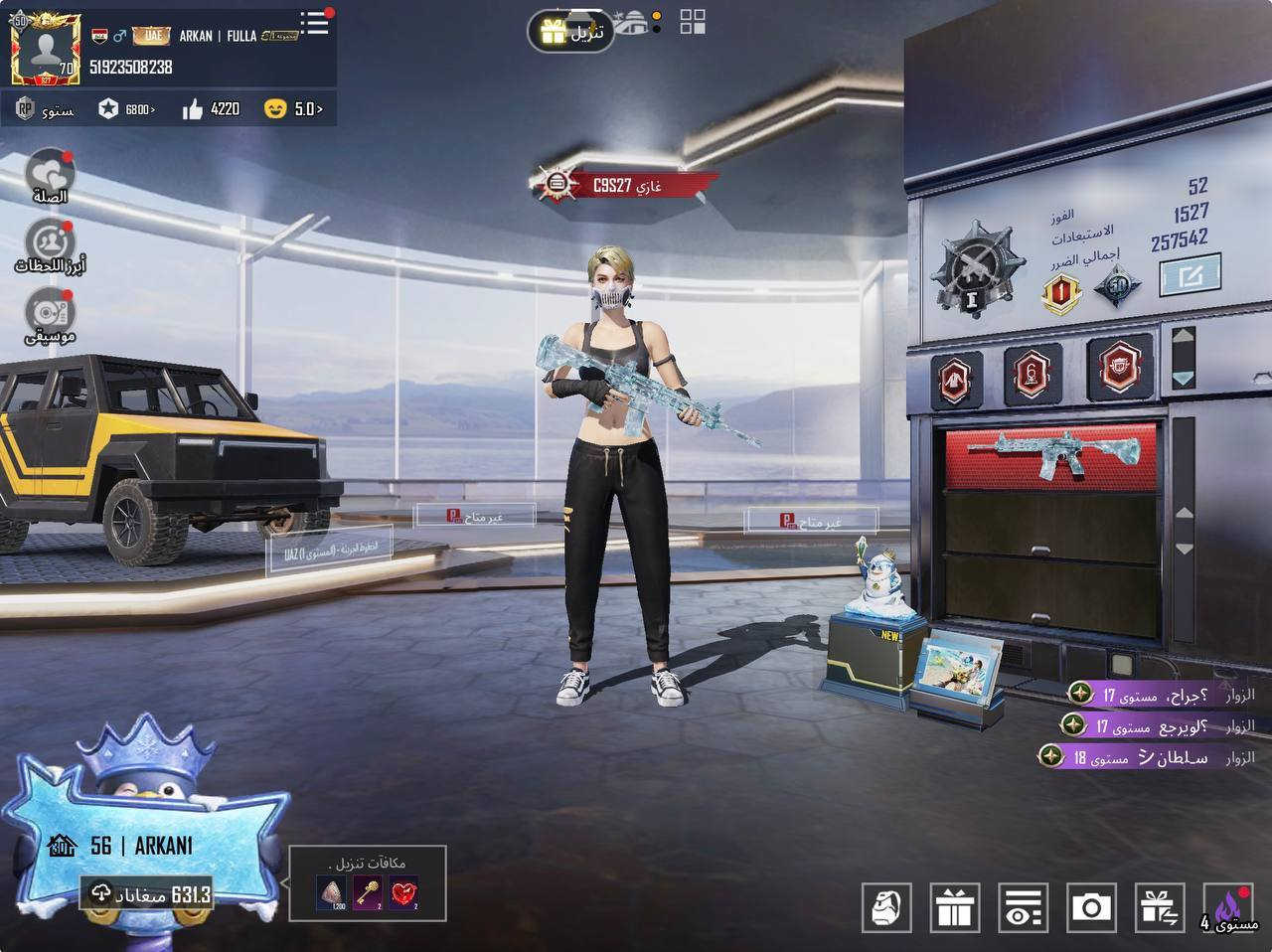The image size is (1272, 952).
Task: Open the purple flame level 4 icon
Action: 1228,906
